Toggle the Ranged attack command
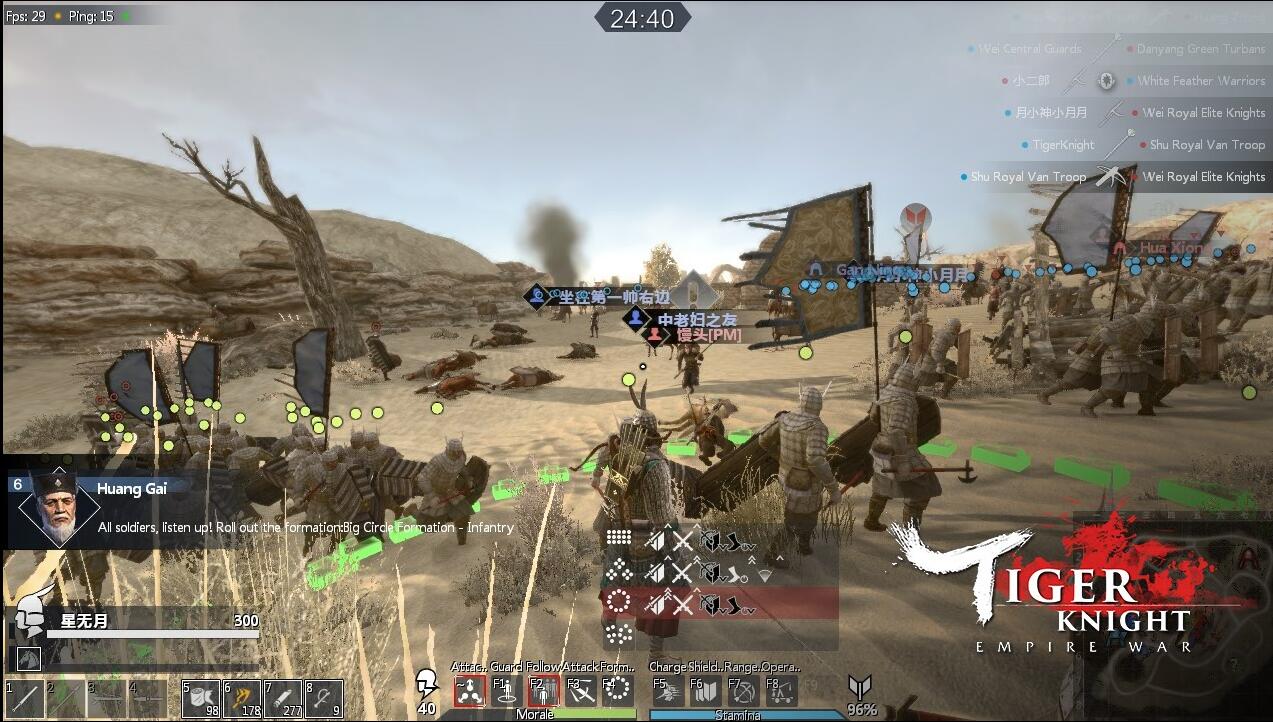 point(742,690)
